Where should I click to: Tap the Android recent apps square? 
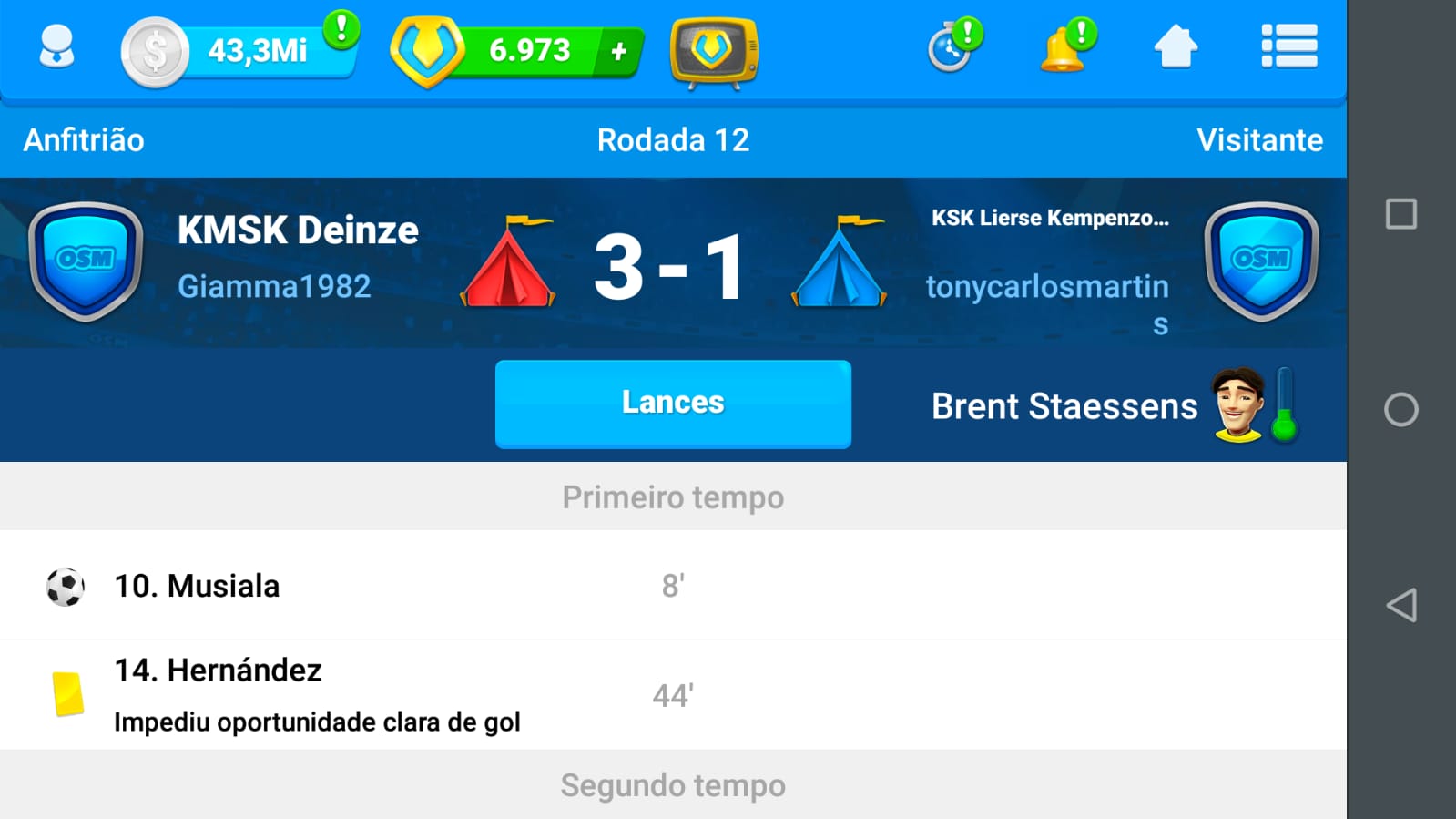pyautogui.click(x=1401, y=214)
